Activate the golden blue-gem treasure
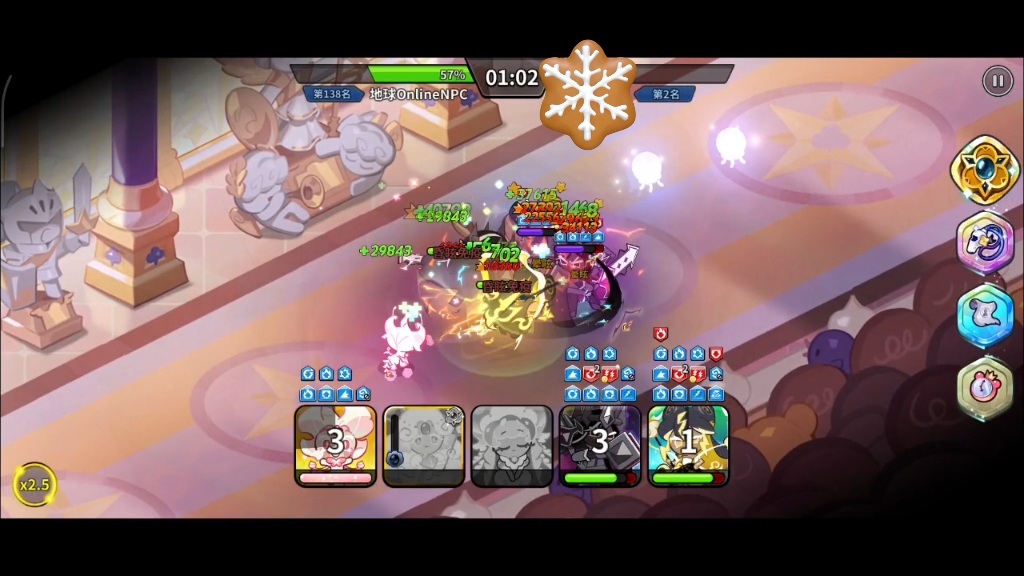 (985, 170)
